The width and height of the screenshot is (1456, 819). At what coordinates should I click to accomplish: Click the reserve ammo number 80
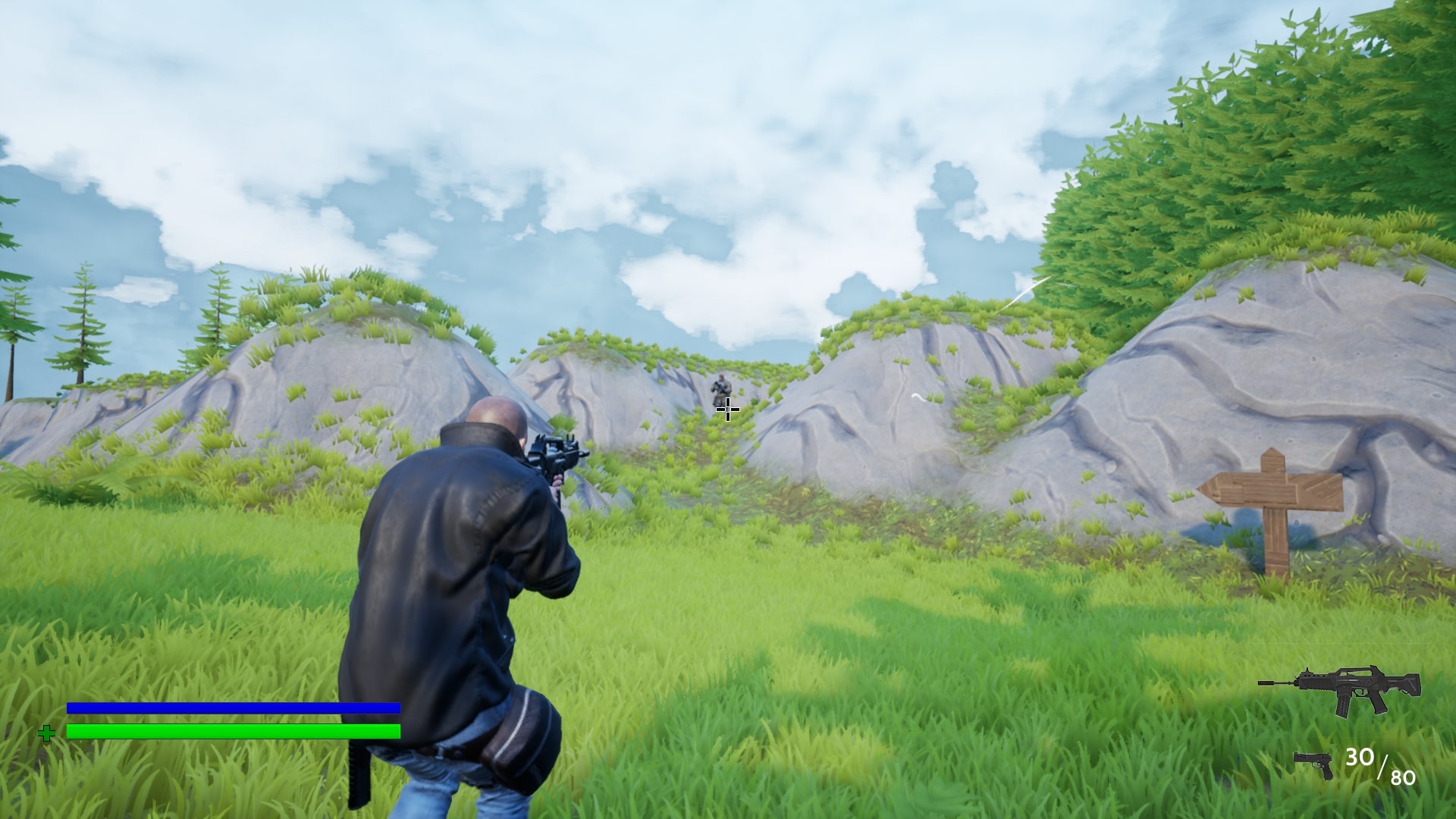(1404, 776)
